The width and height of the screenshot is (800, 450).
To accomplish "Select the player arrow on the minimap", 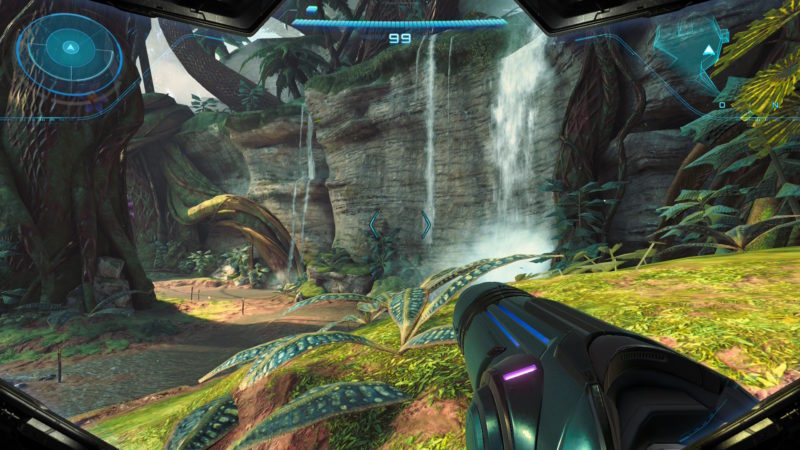I will [709, 49].
